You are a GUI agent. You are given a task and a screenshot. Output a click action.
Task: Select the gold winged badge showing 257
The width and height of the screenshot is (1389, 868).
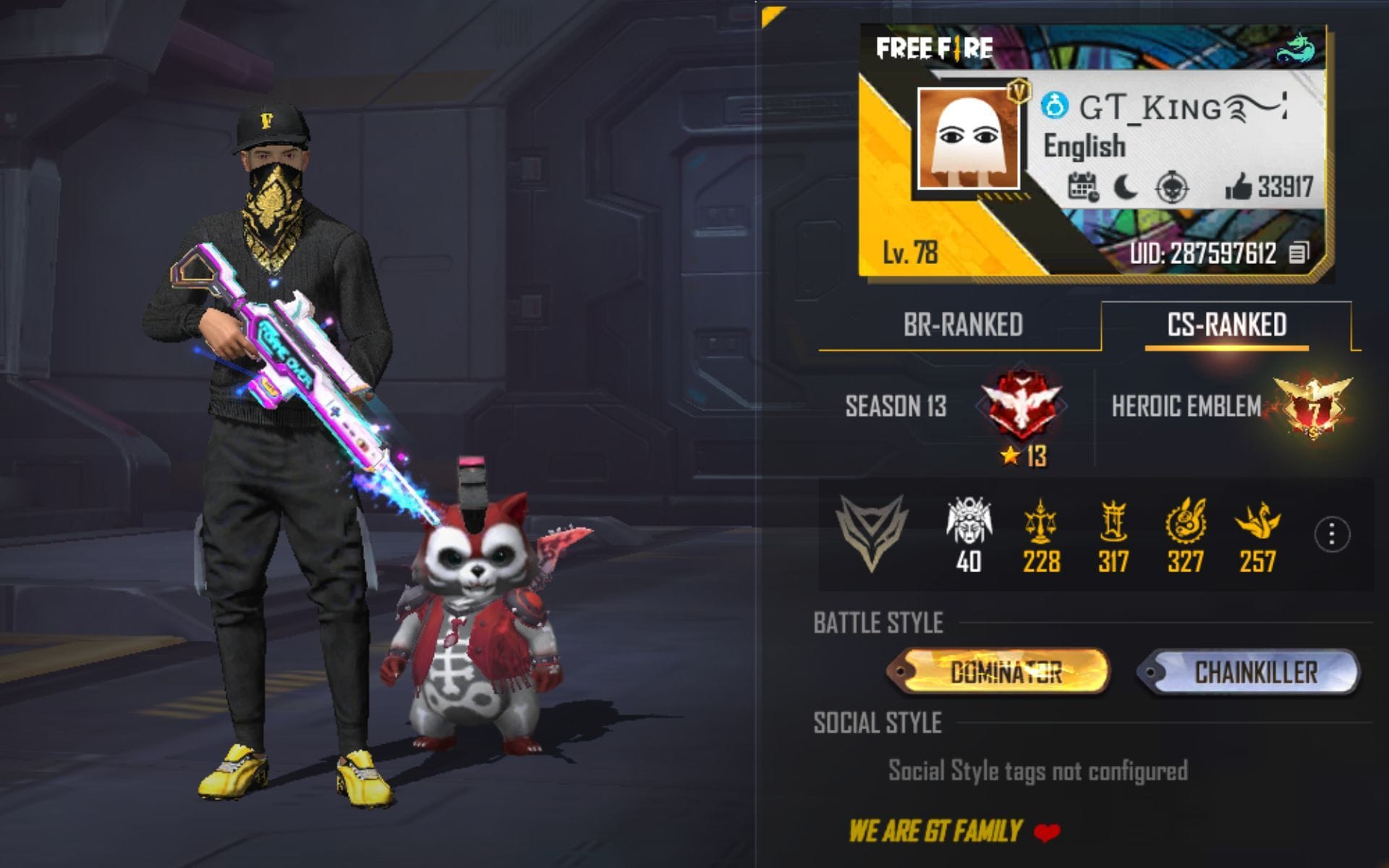coord(1257,522)
